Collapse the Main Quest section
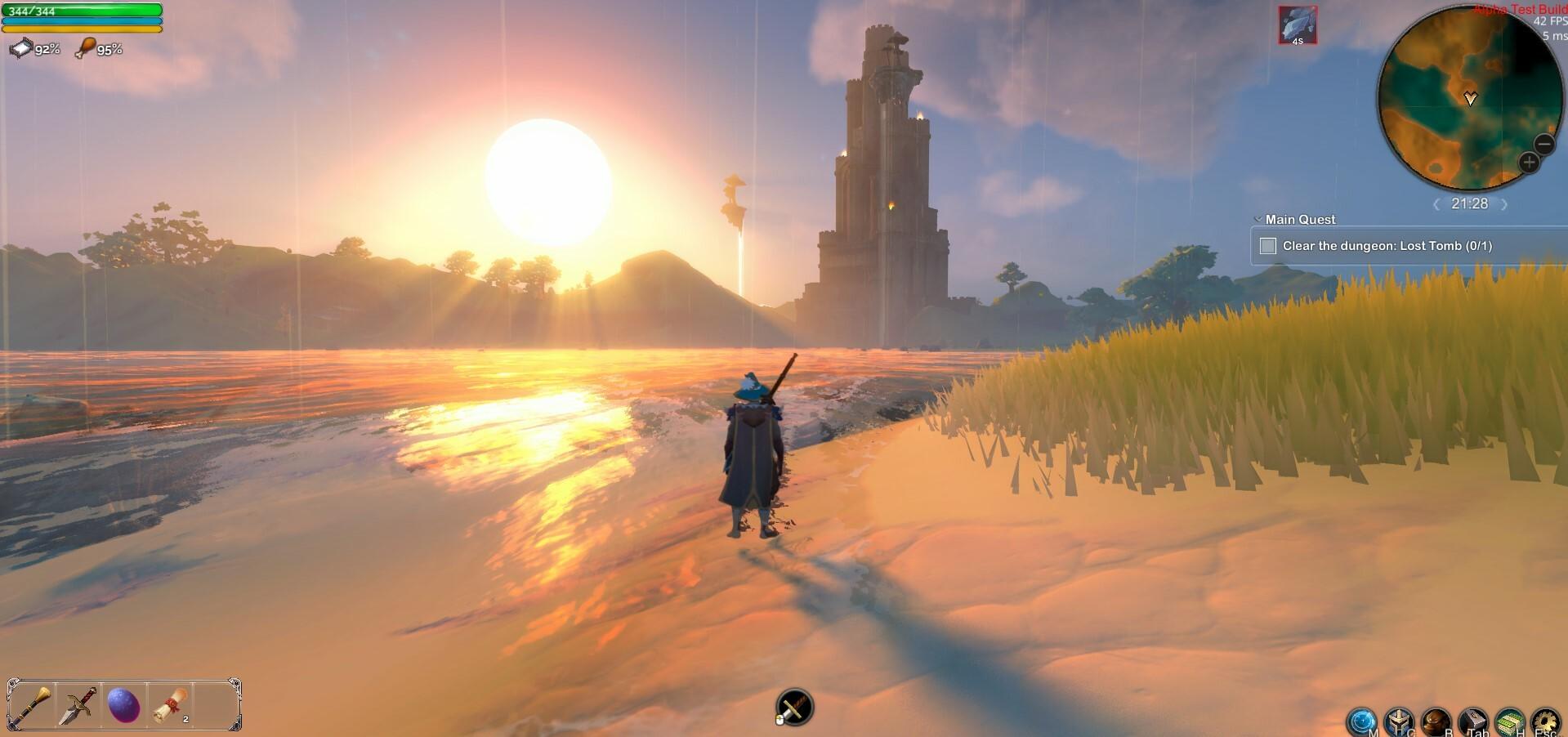Image resolution: width=1568 pixels, height=737 pixels. (1257, 219)
